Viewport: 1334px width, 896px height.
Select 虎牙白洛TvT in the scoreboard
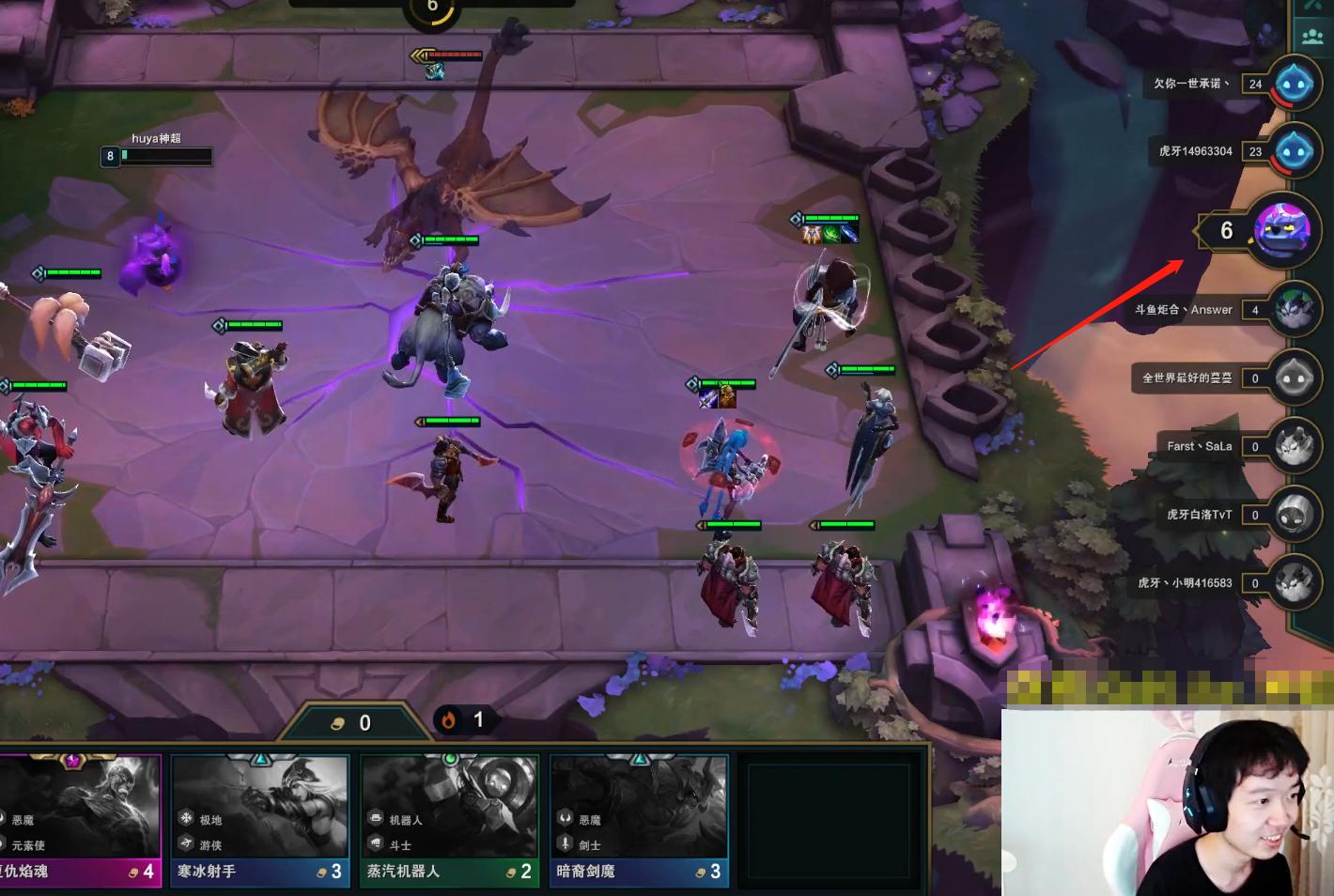click(1295, 515)
